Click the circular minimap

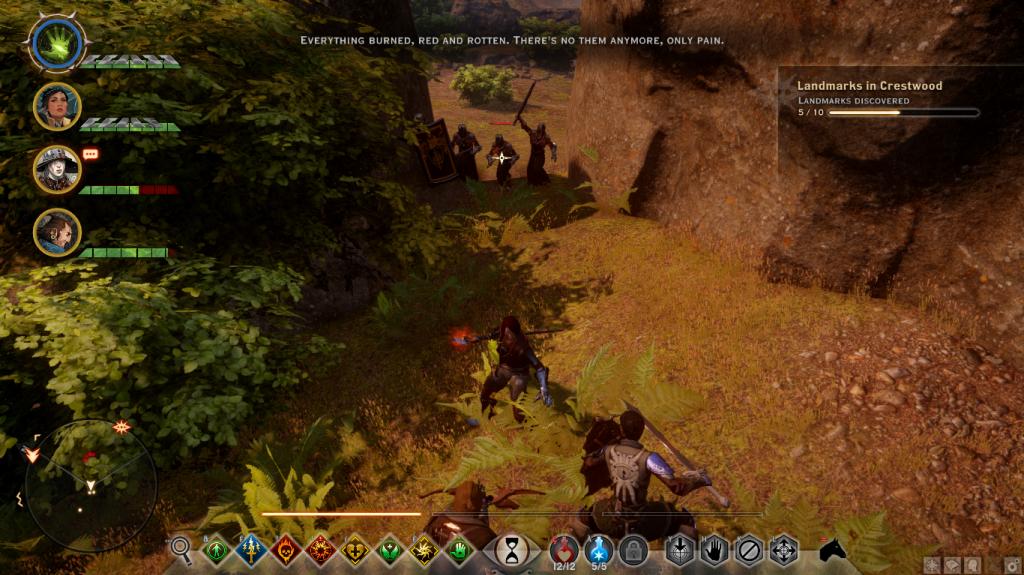click(x=91, y=485)
